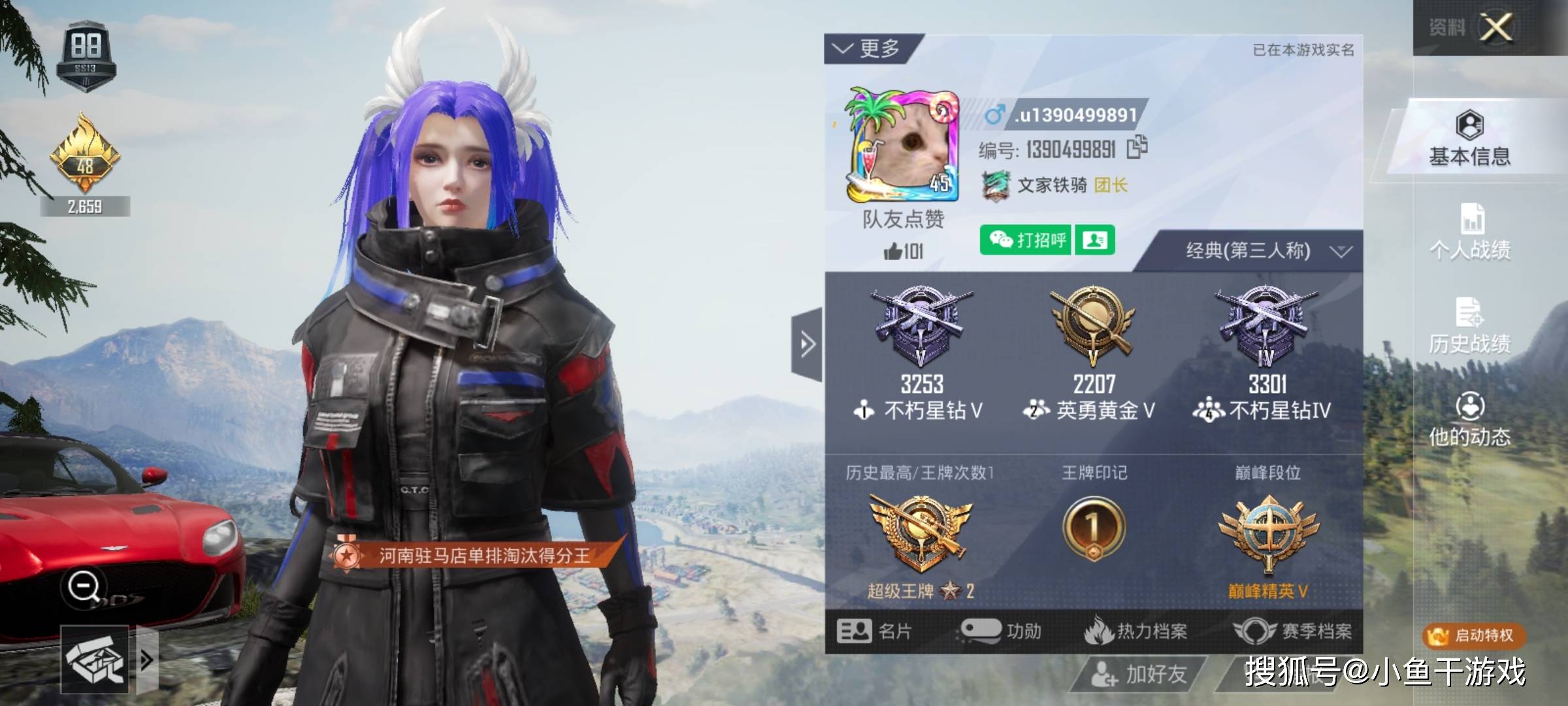Add this player with 加好友
This screenshot has height=706, width=1568.
[x=1139, y=674]
